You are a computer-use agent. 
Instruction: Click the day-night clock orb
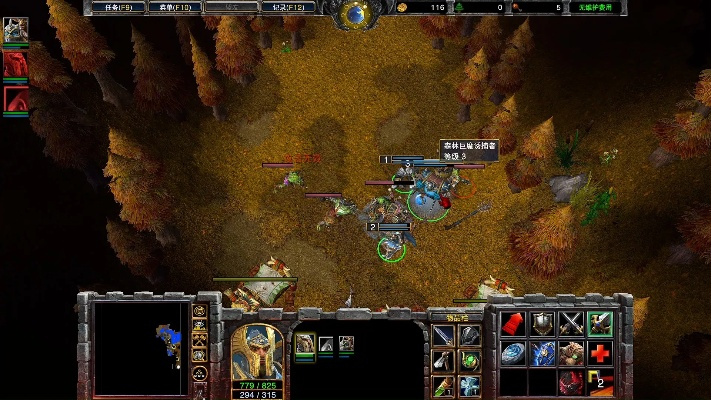coord(356,13)
